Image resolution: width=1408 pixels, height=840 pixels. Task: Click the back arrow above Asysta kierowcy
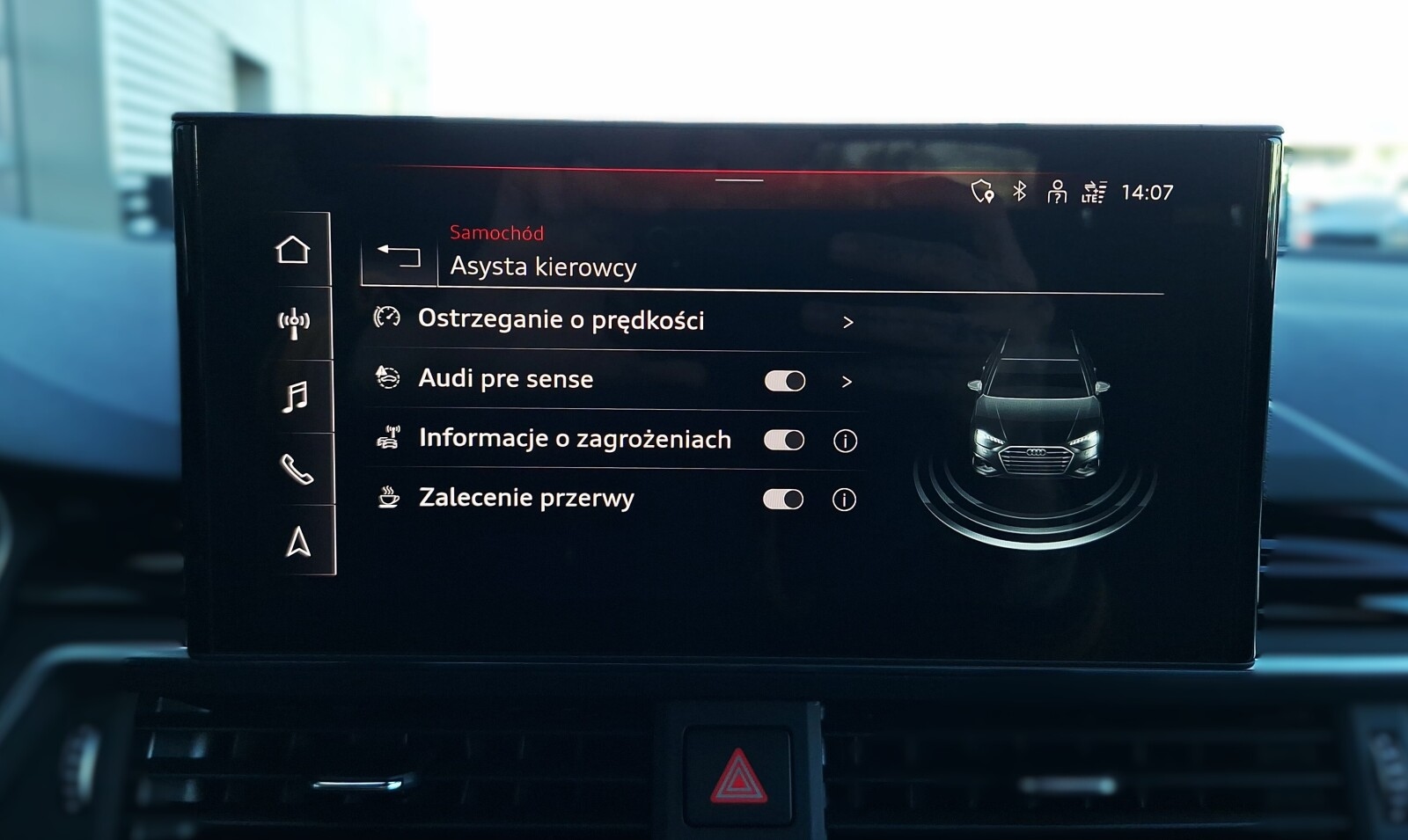pyautogui.click(x=400, y=255)
